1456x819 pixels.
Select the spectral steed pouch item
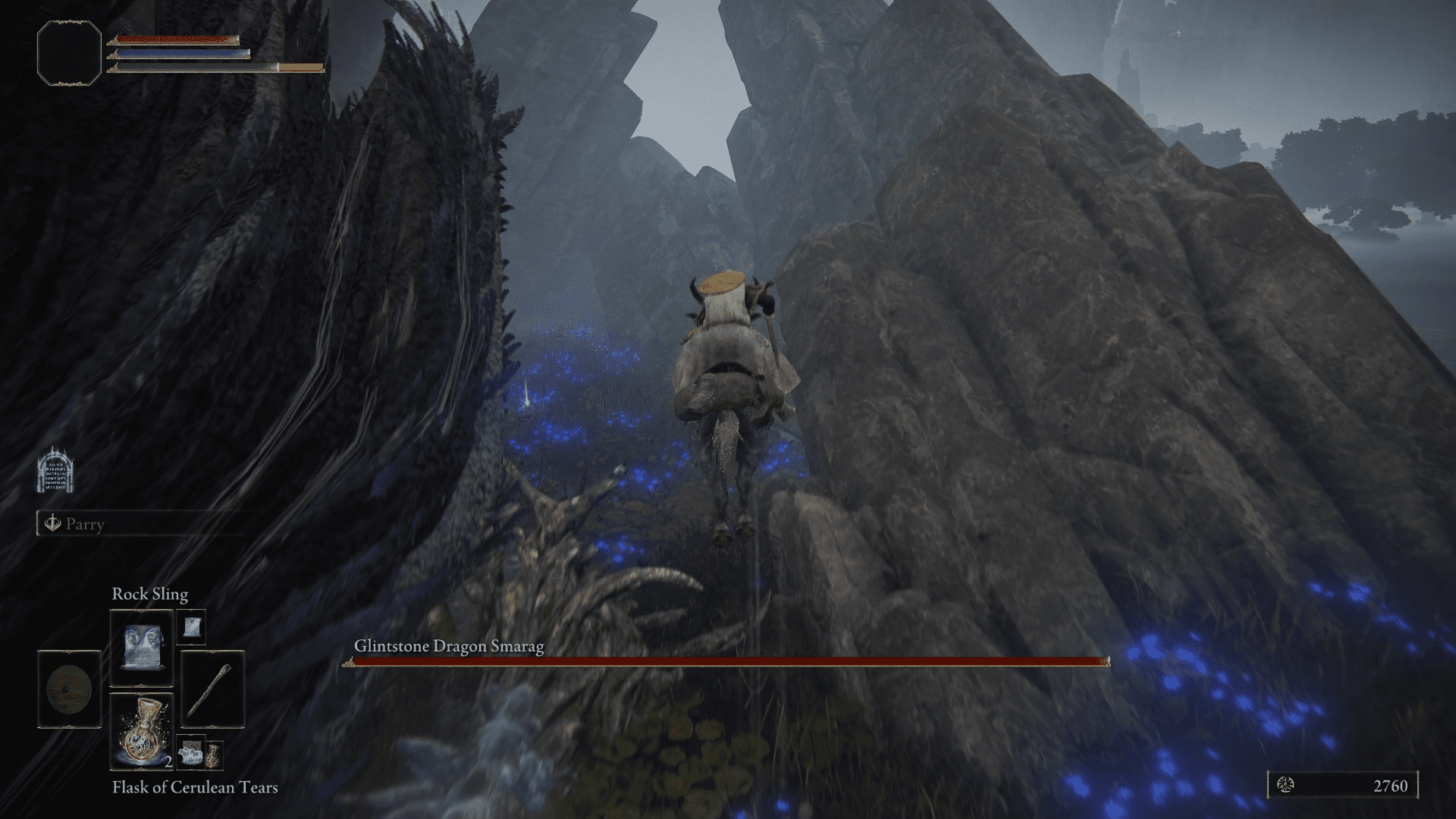tap(190, 754)
